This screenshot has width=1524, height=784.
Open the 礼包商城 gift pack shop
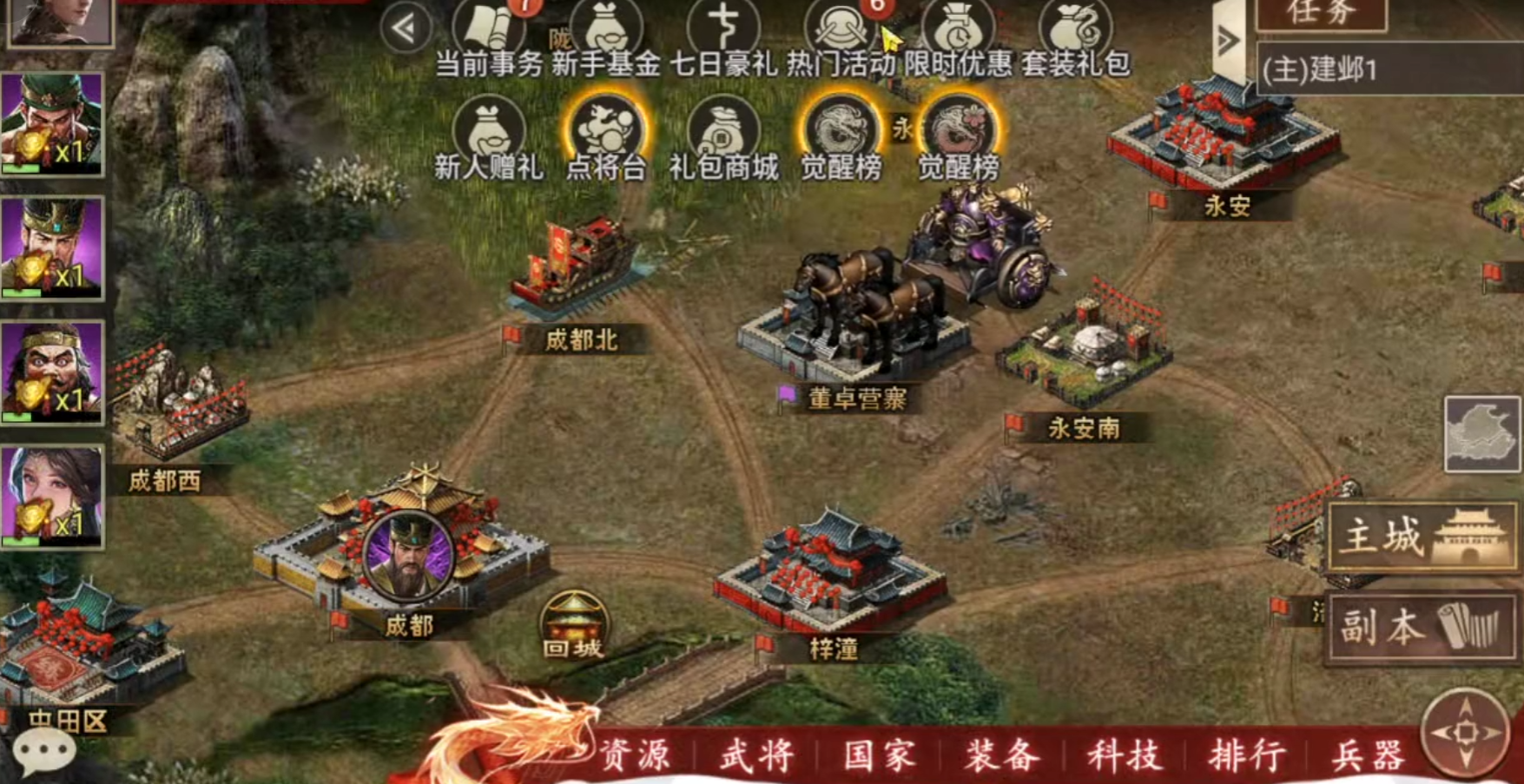[722, 139]
